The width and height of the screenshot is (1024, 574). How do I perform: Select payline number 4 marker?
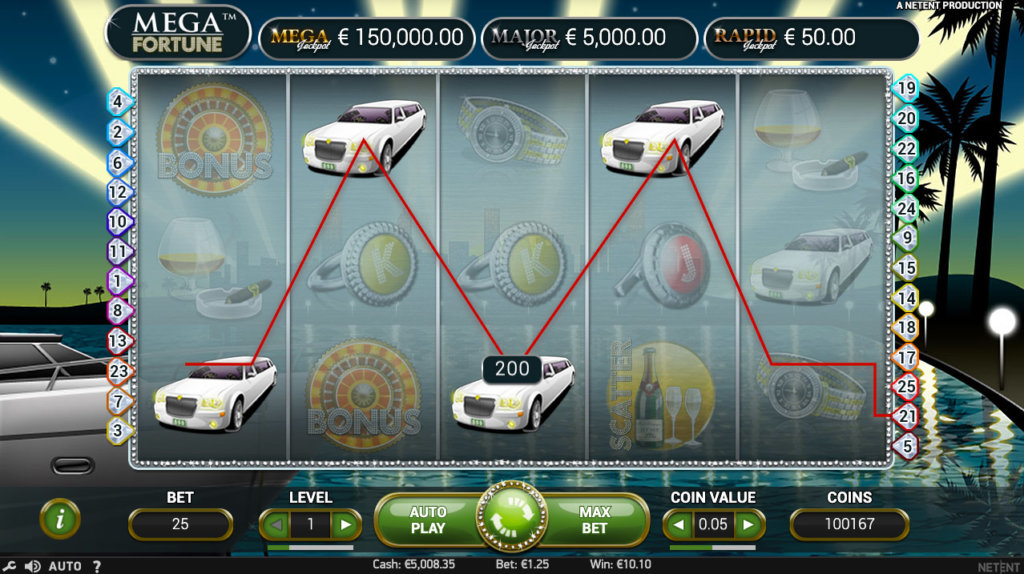(118, 101)
